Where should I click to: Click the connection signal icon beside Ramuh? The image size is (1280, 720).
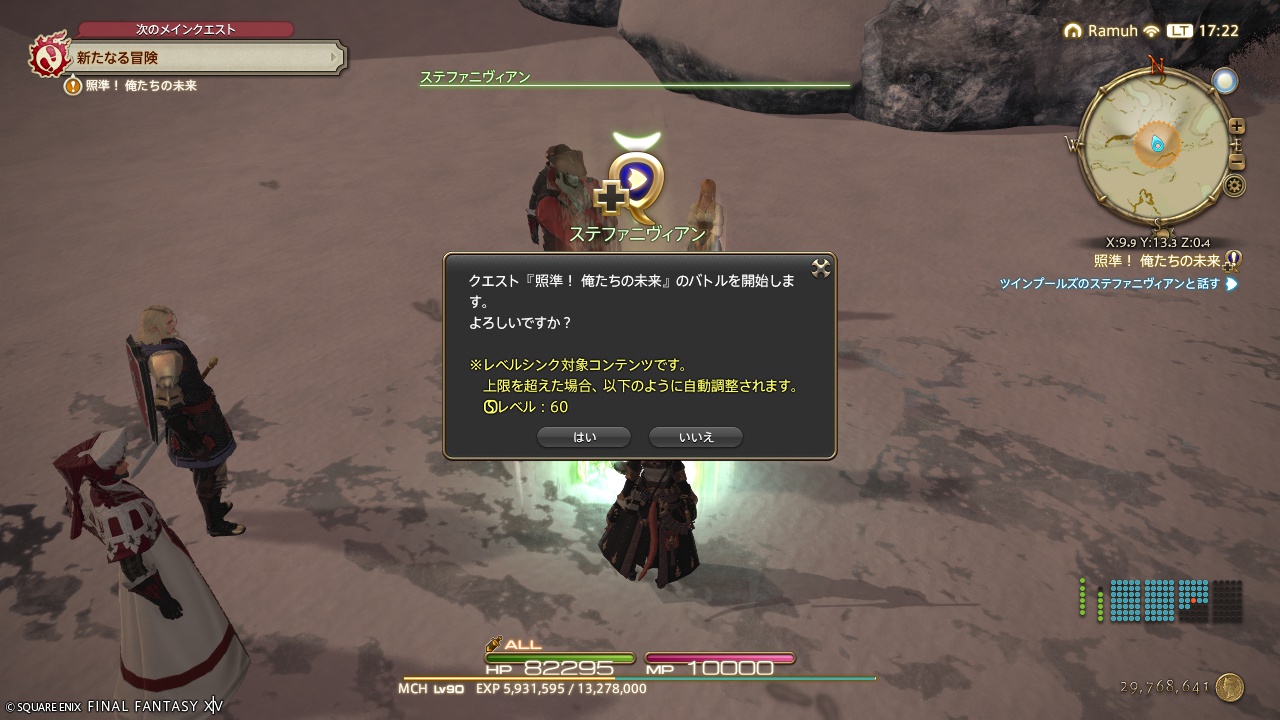click(1150, 31)
